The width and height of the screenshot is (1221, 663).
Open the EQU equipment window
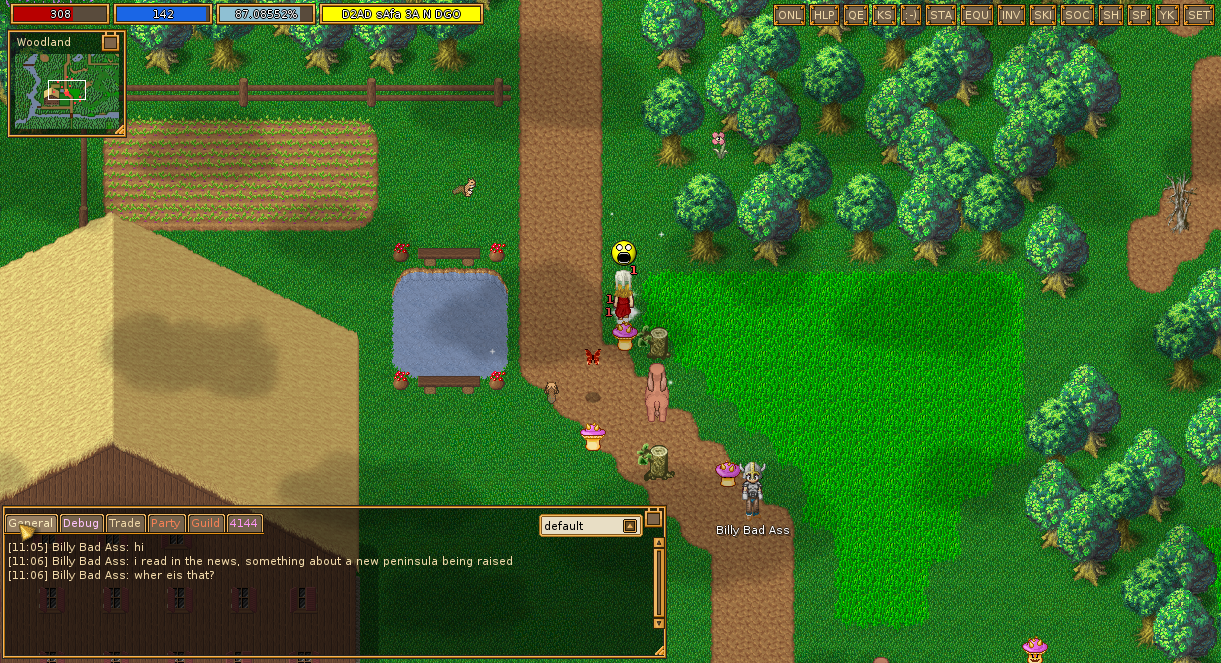(976, 15)
